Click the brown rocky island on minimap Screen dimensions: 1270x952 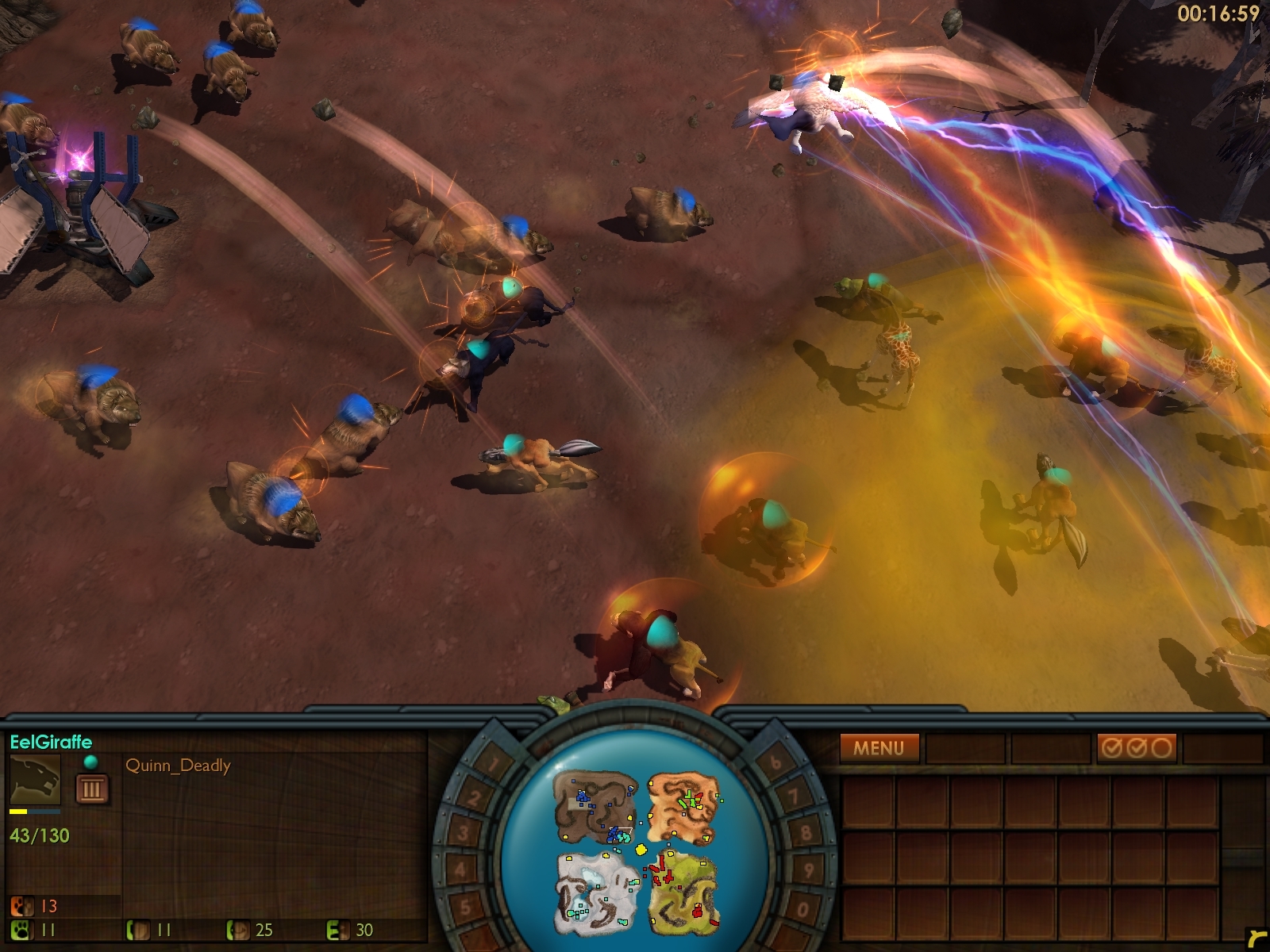(594, 808)
